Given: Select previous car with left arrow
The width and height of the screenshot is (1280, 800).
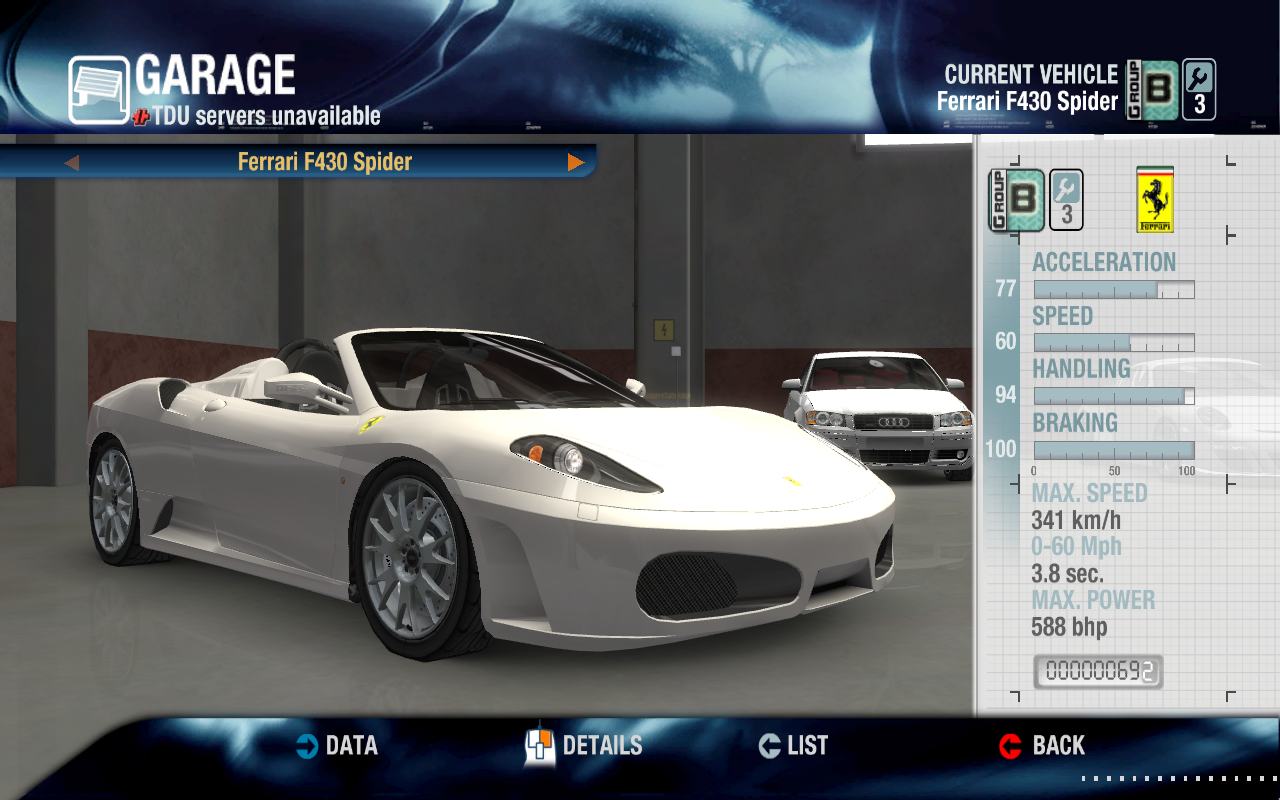Looking at the screenshot, I should [x=71, y=162].
